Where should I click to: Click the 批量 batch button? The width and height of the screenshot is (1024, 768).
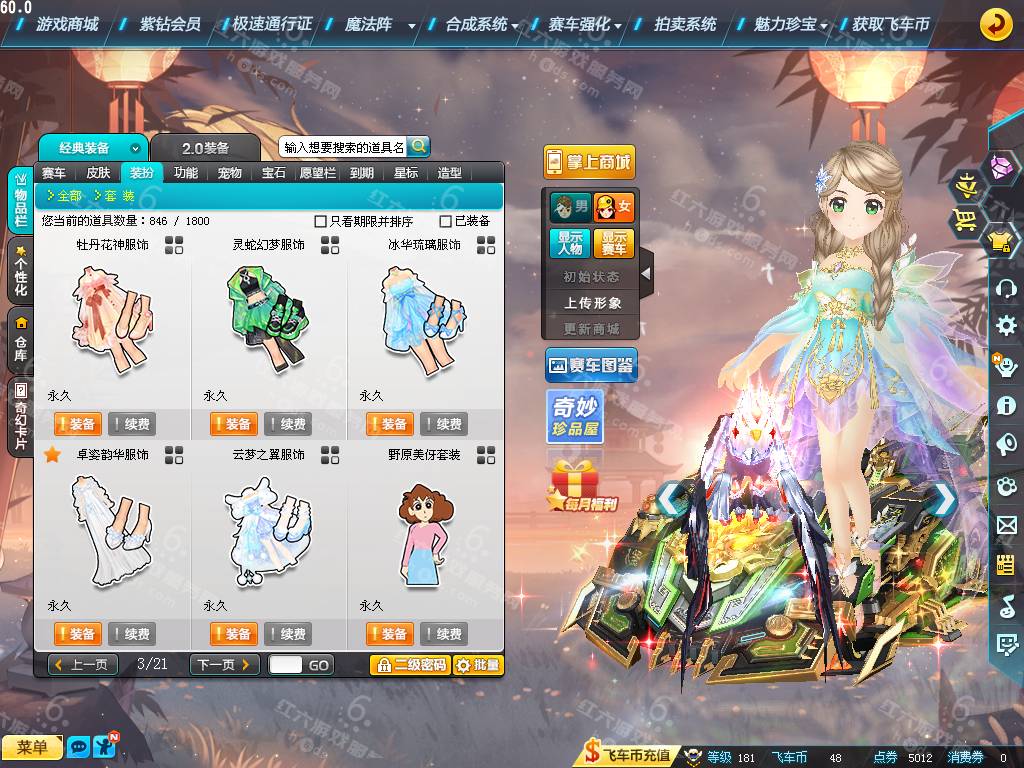click(x=478, y=665)
